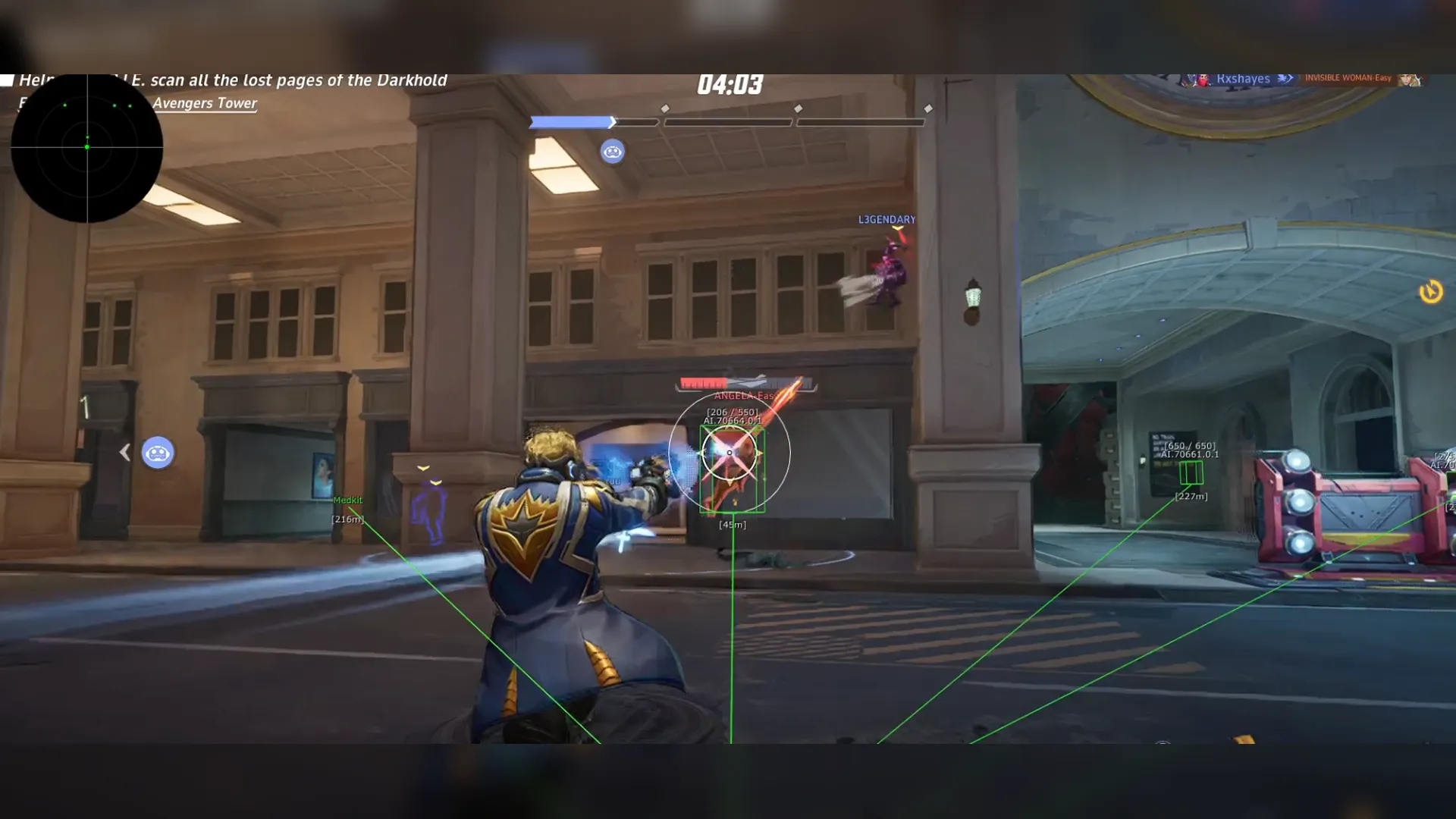Viewport: 1456px width, 819px height.
Task: Select the Darkhold scan objective text
Action: click(x=288, y=80)
